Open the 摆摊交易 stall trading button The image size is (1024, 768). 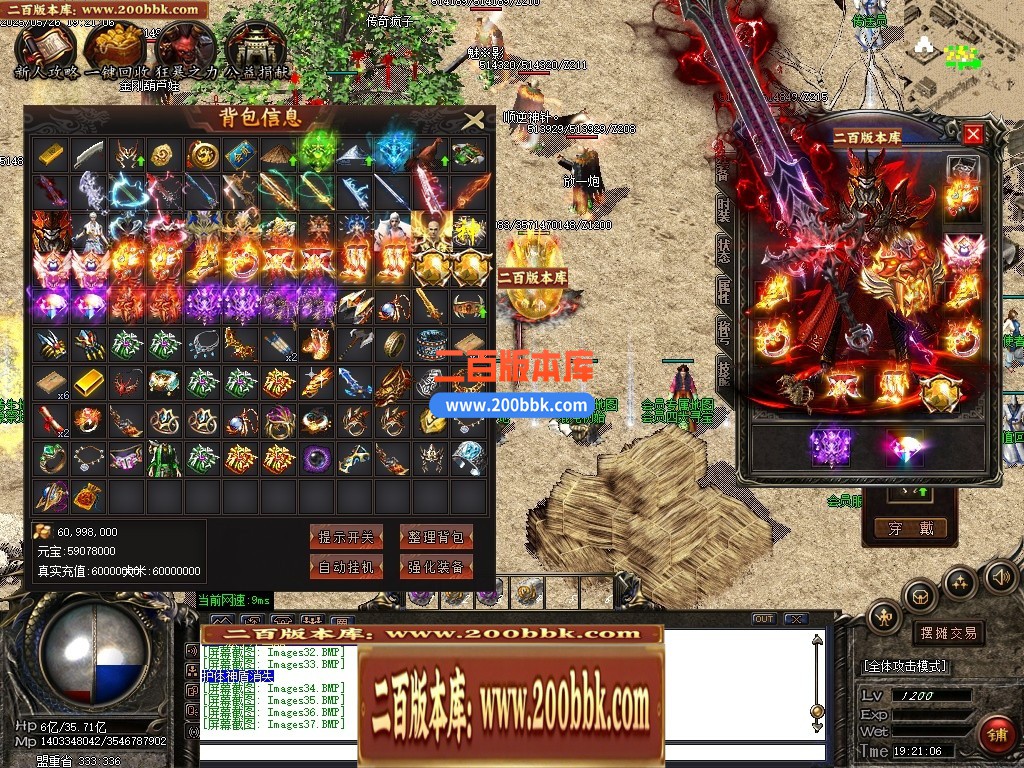click(948, 633)
